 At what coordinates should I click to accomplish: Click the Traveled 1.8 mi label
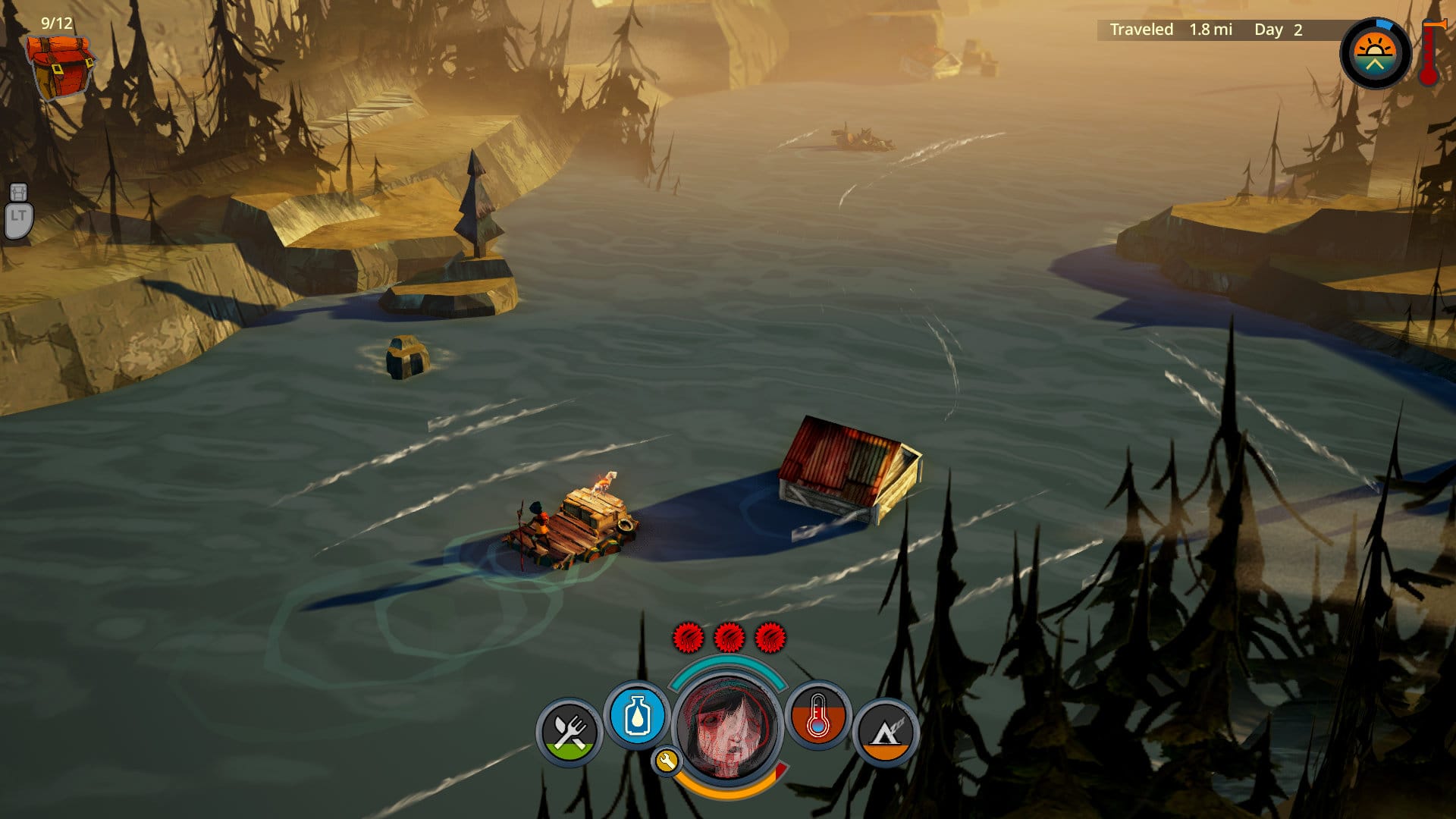pos(1170,30)
